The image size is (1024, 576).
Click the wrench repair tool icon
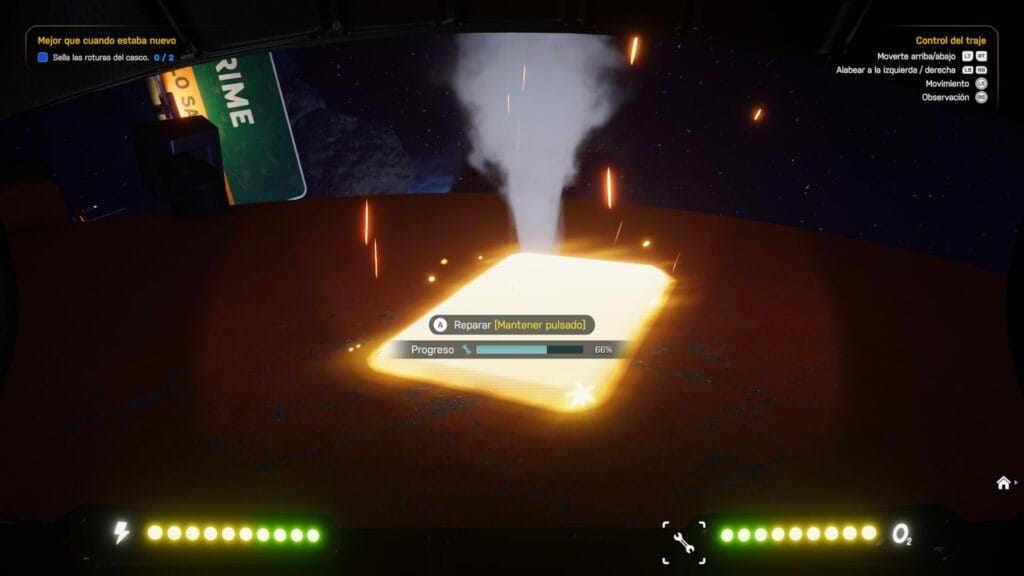click(x=684, y=541)
